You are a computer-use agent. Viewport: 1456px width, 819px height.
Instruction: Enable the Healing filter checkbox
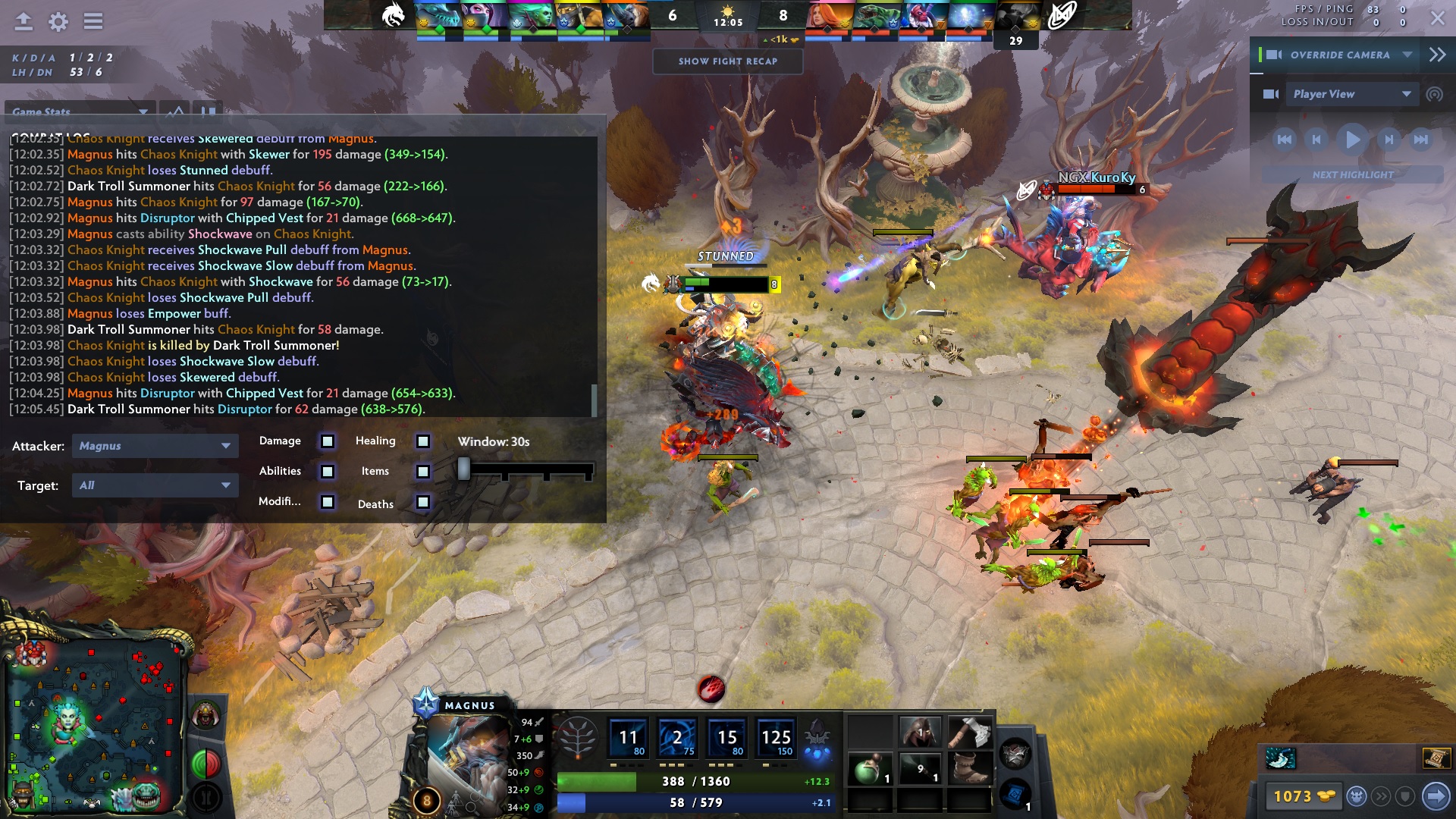[x=422, y=441]
